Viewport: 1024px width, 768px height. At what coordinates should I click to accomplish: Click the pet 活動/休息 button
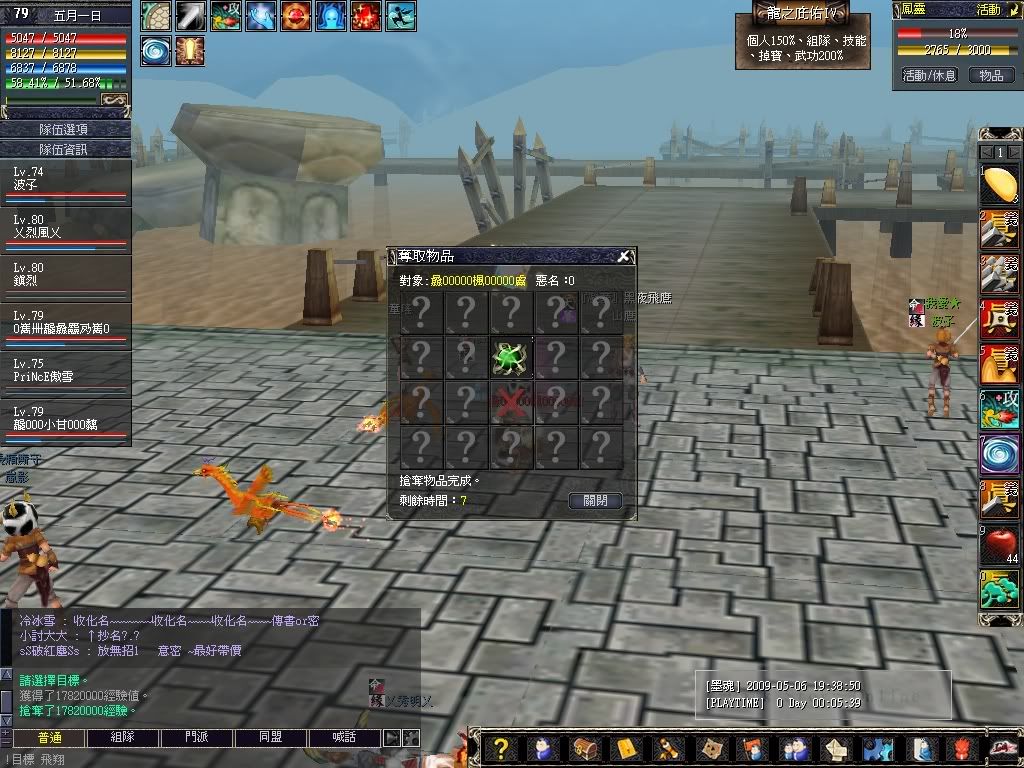pos(929,75)
